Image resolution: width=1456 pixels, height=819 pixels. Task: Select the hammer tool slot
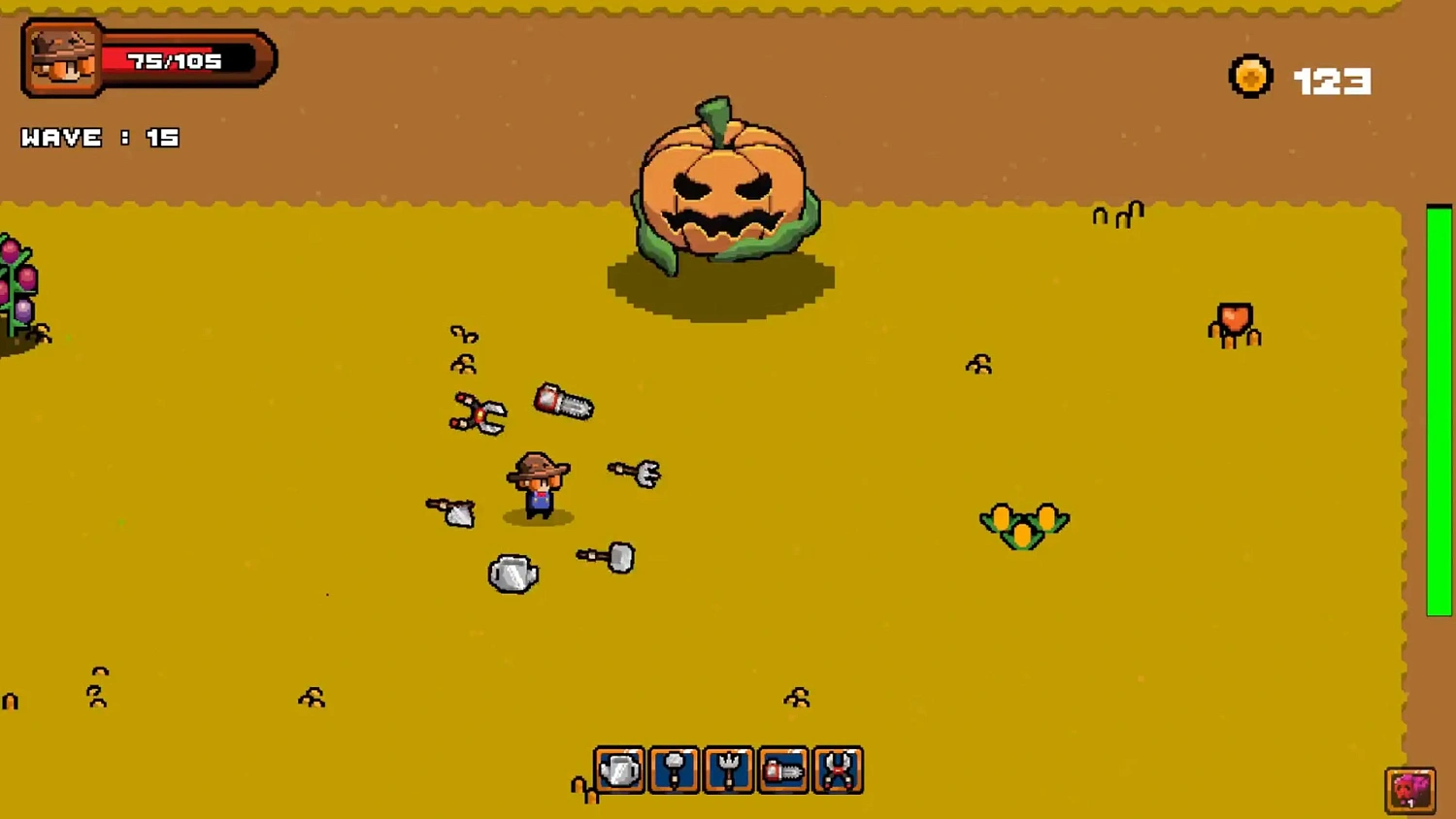tap(675, 770)
